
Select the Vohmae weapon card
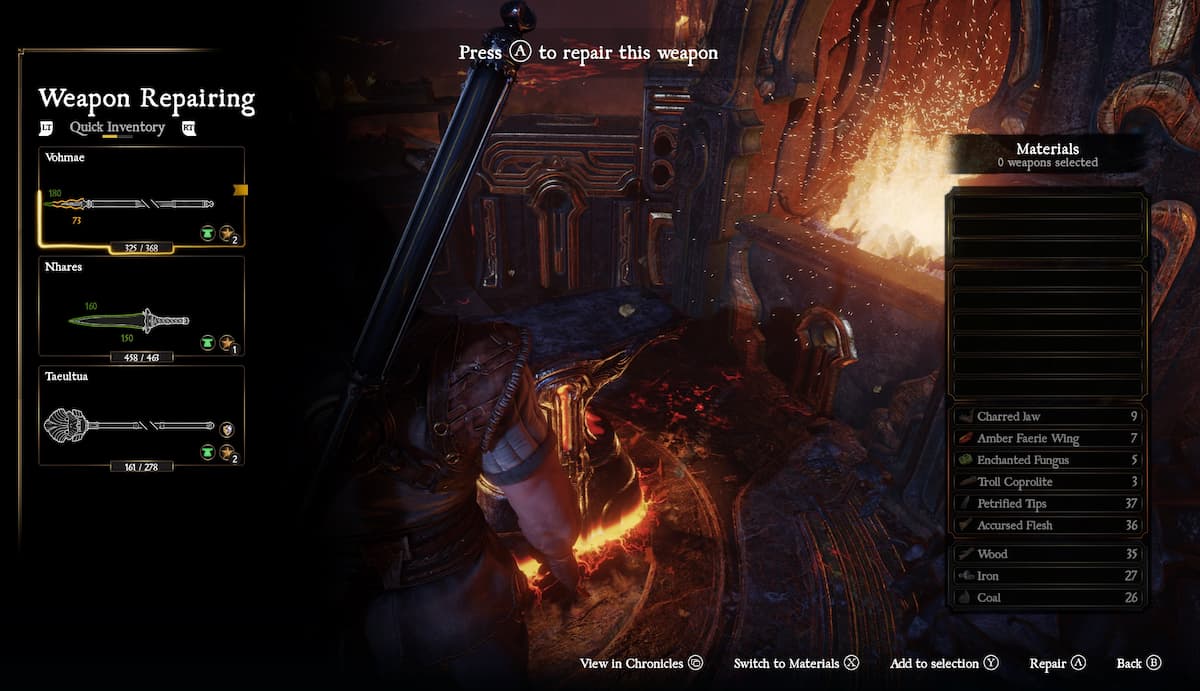coord(141,198)
